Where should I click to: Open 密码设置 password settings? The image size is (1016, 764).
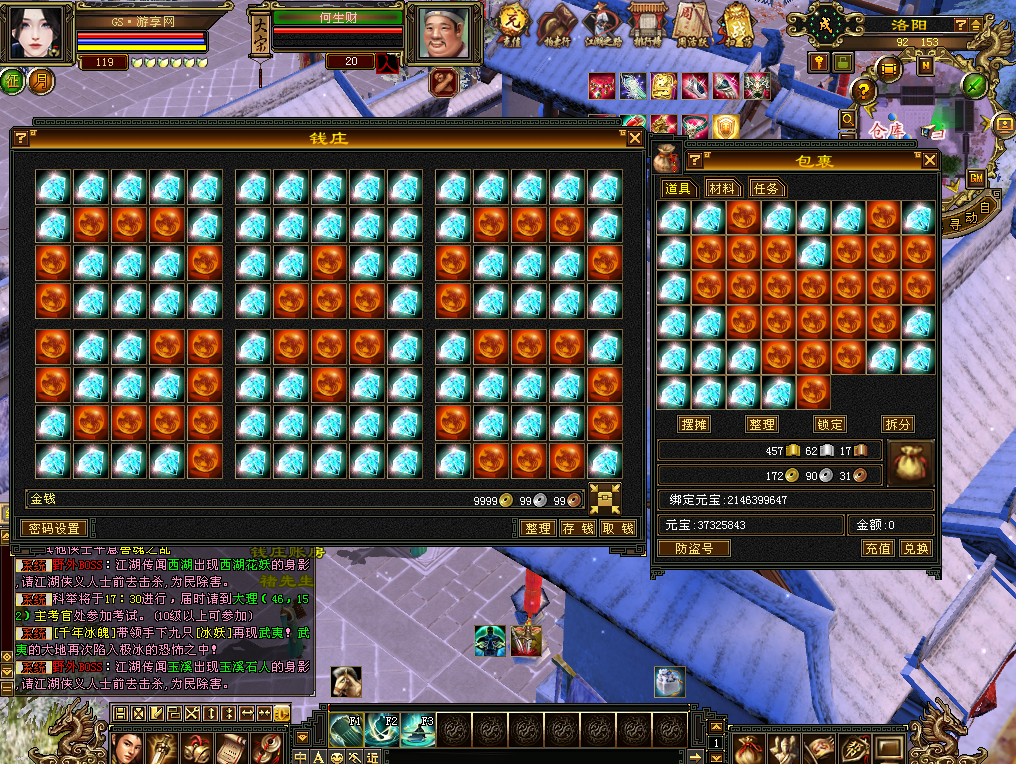[54, 528]
